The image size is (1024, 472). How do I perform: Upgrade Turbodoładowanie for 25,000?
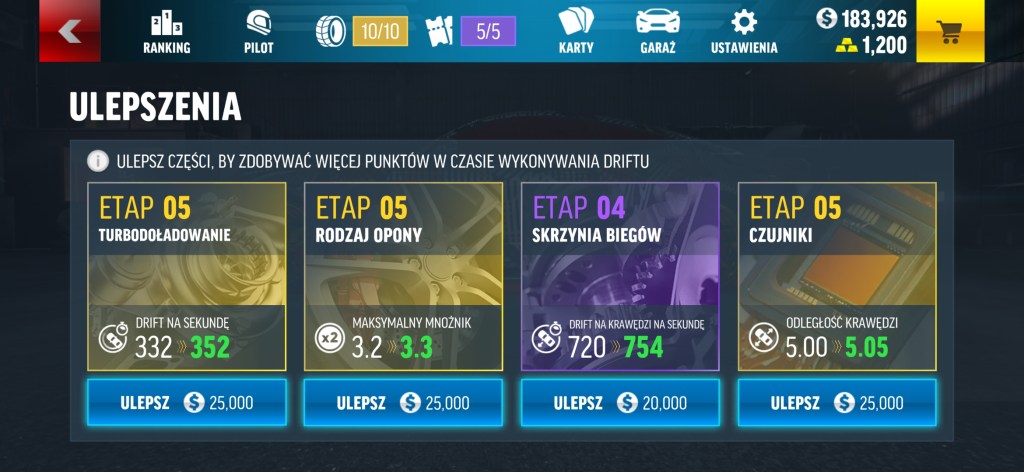187,402
